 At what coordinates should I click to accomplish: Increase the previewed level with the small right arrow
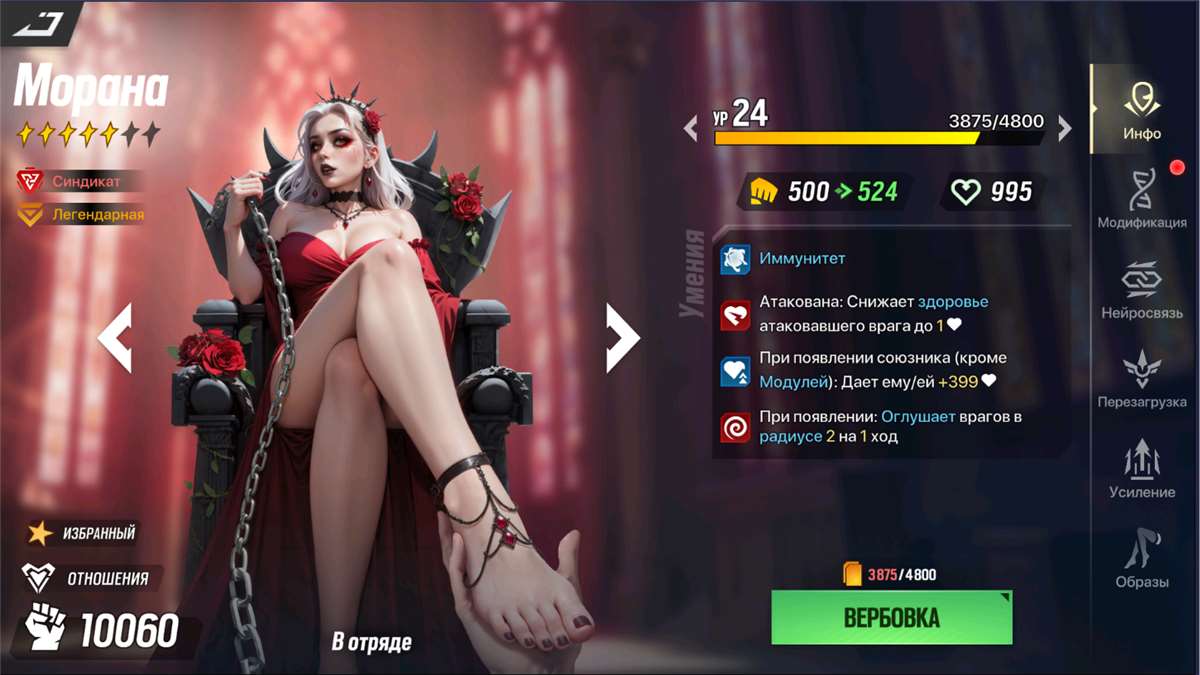point(1065,128)
